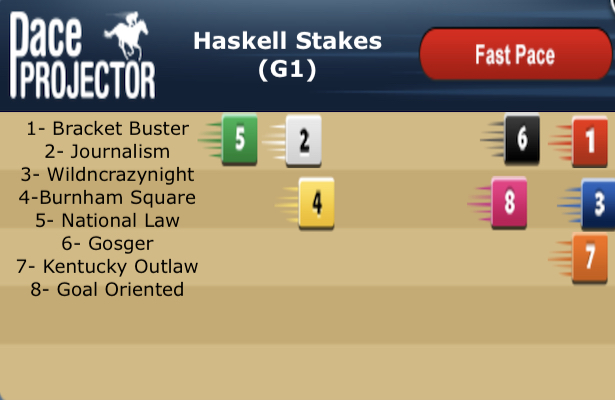Select the green number 5 saddle tile

239,139
